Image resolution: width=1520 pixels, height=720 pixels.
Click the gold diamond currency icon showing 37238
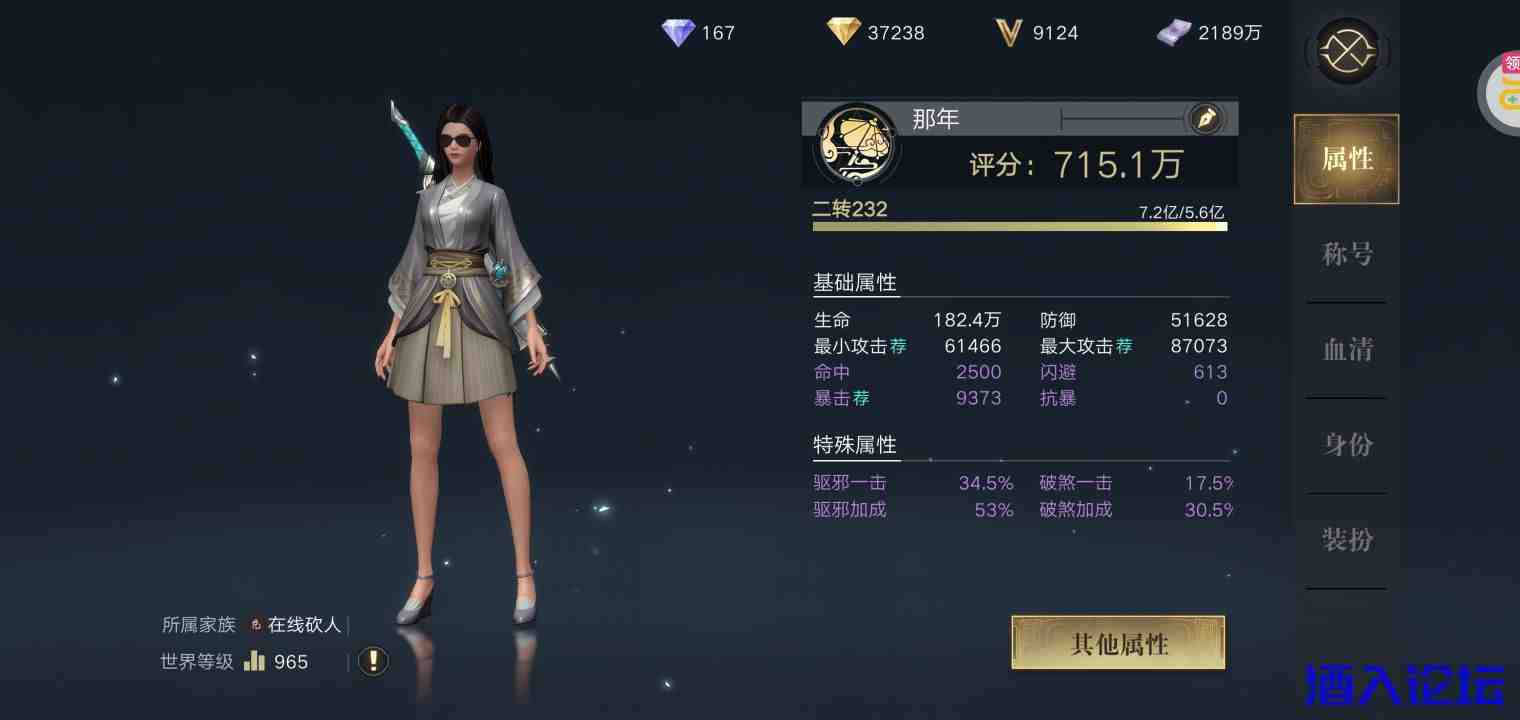click(x=844, y=32)
